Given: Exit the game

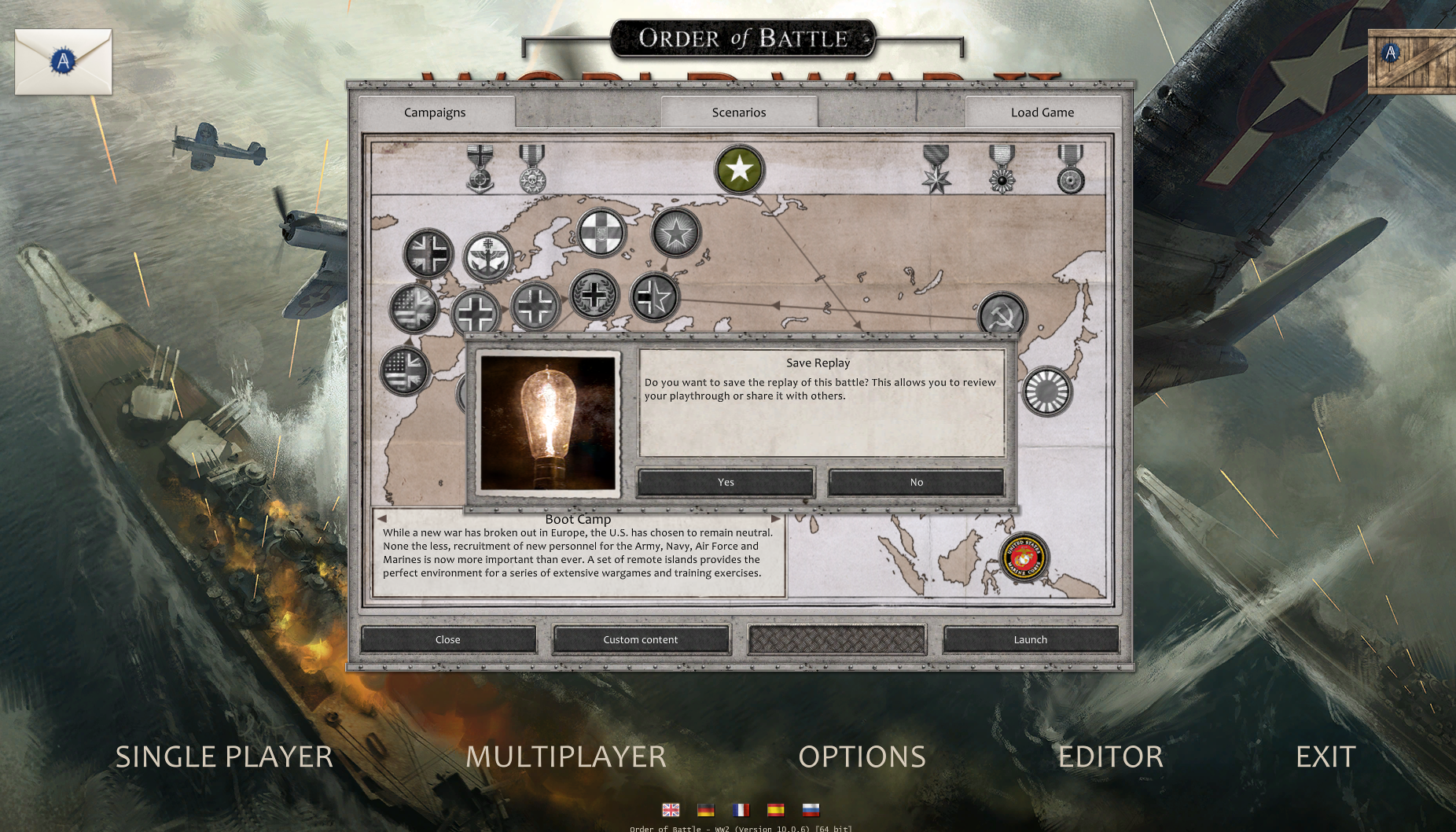Looking at the screenshot, I should 1325,757.
